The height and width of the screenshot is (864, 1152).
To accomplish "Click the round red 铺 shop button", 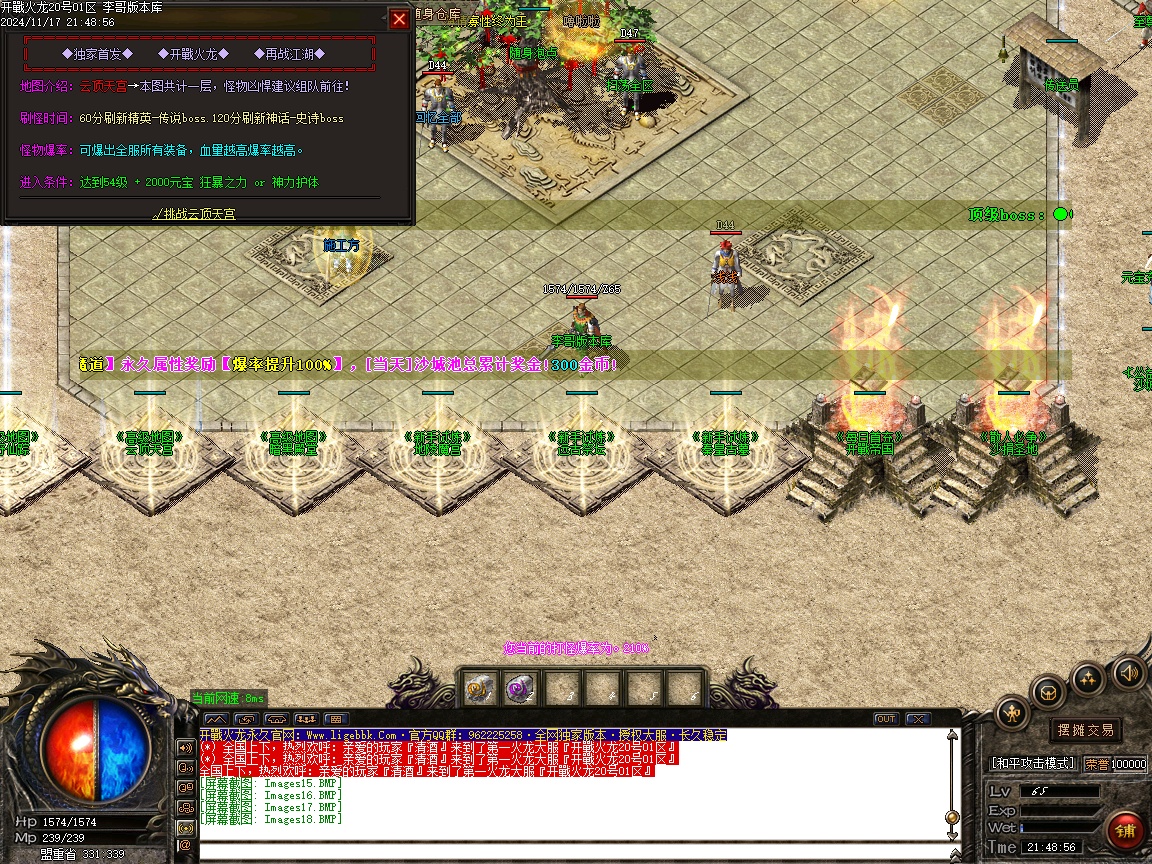I will coord(1126,832).
